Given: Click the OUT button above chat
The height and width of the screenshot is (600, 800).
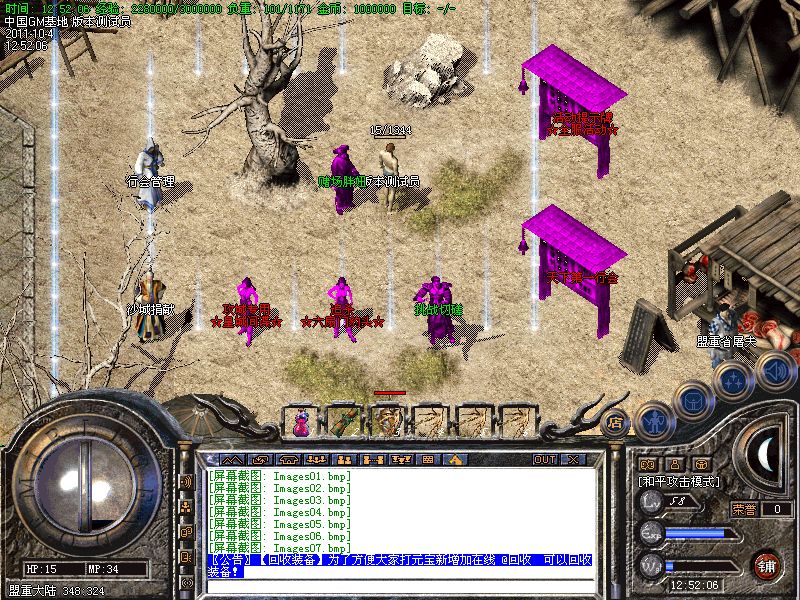Looking at the screenshot, I should [x=544, y=459].
